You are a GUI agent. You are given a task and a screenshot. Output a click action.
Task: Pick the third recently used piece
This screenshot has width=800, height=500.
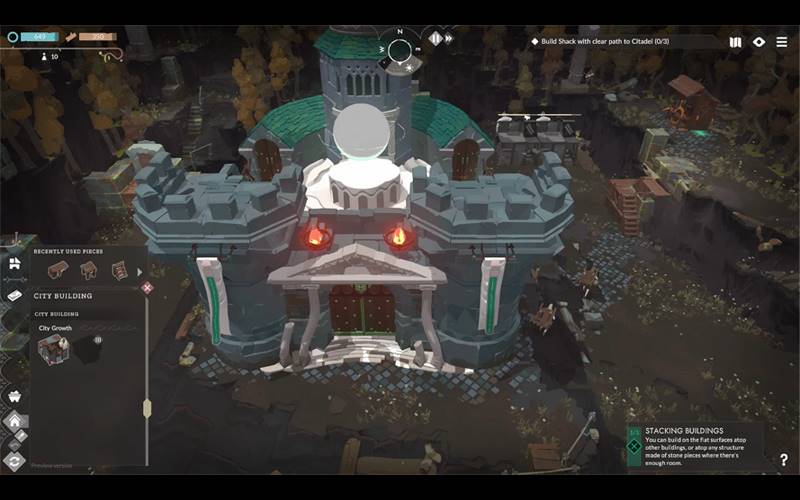(119, 270)
